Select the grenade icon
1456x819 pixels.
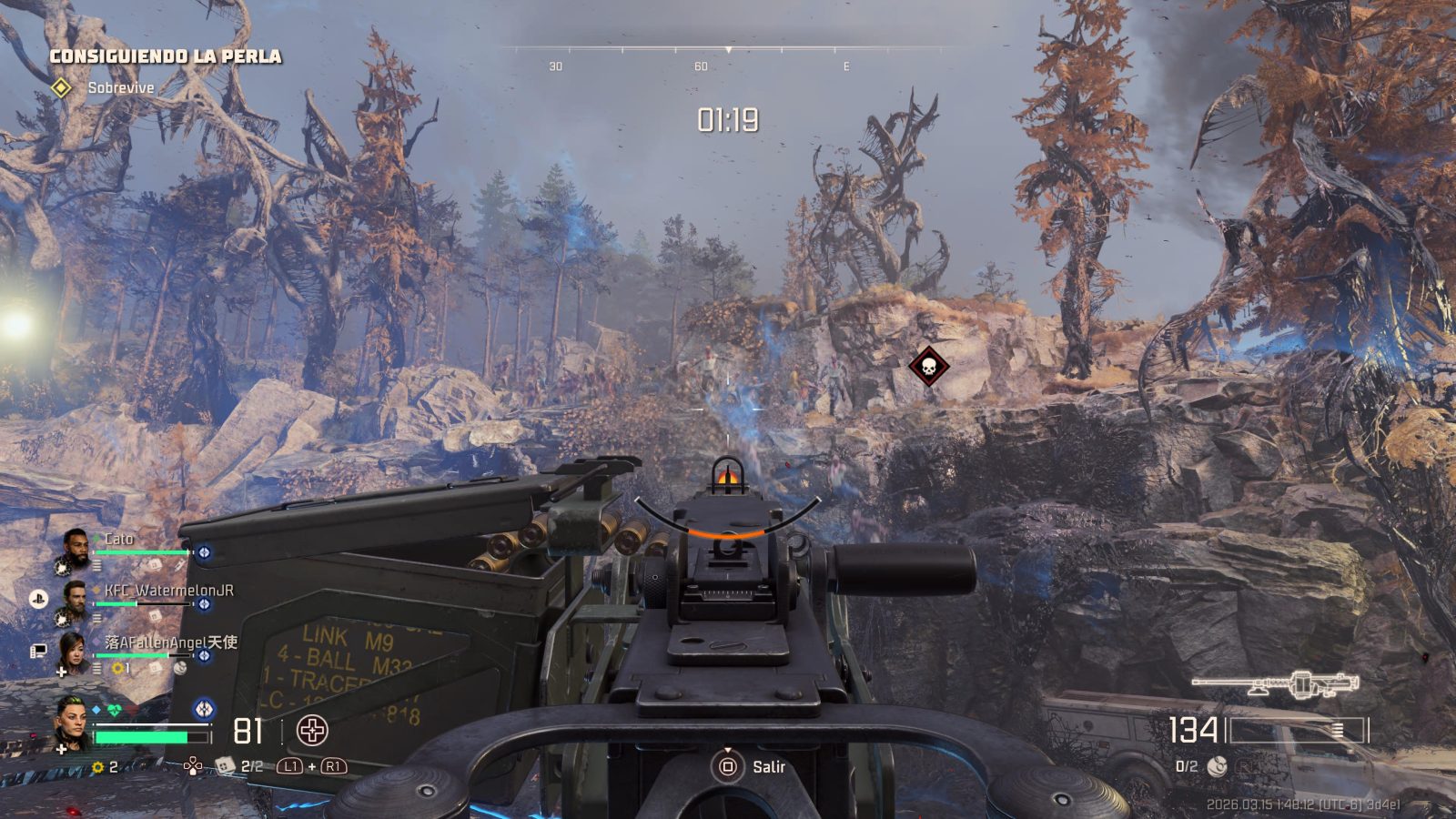tap(1216, 767)
